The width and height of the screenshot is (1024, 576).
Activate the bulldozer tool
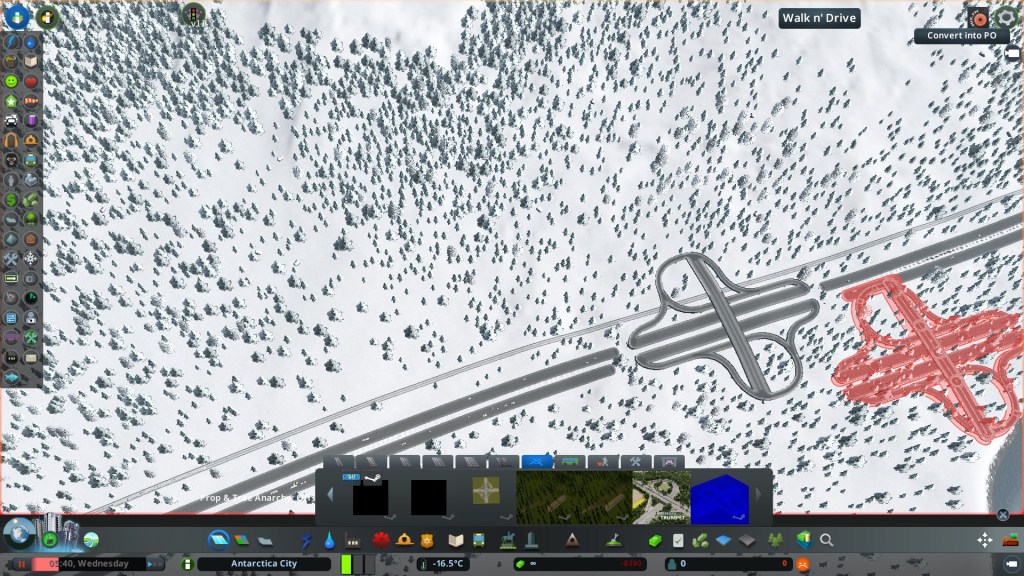tap(1010, 540)
